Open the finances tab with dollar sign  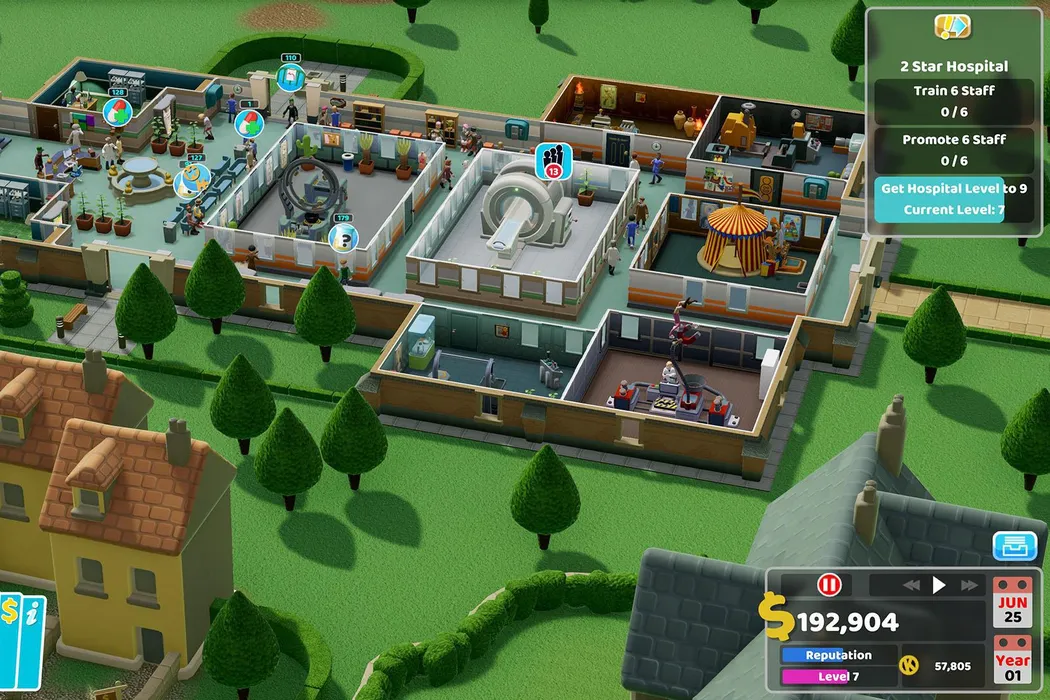pos(11,612)
